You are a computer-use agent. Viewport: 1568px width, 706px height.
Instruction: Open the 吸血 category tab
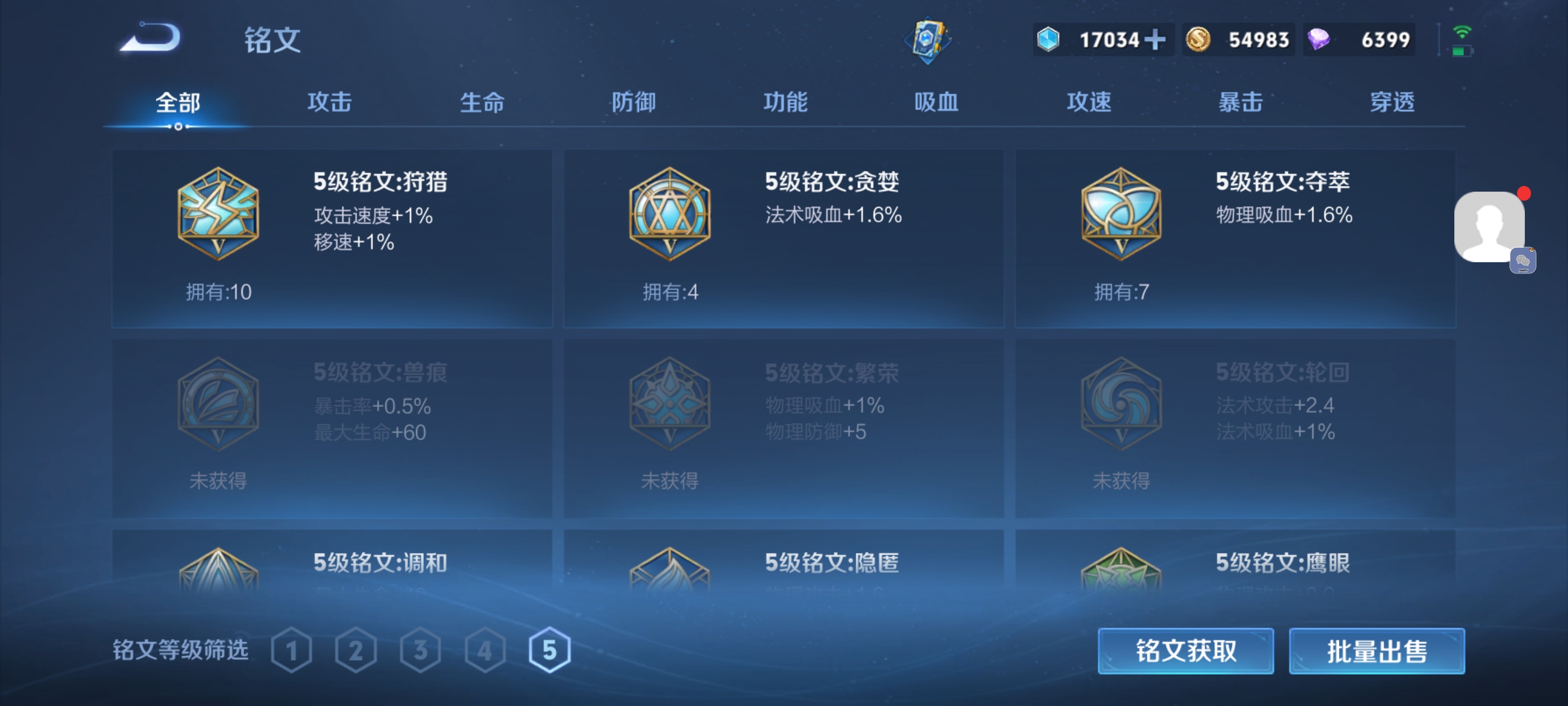(x=936, y=103)
